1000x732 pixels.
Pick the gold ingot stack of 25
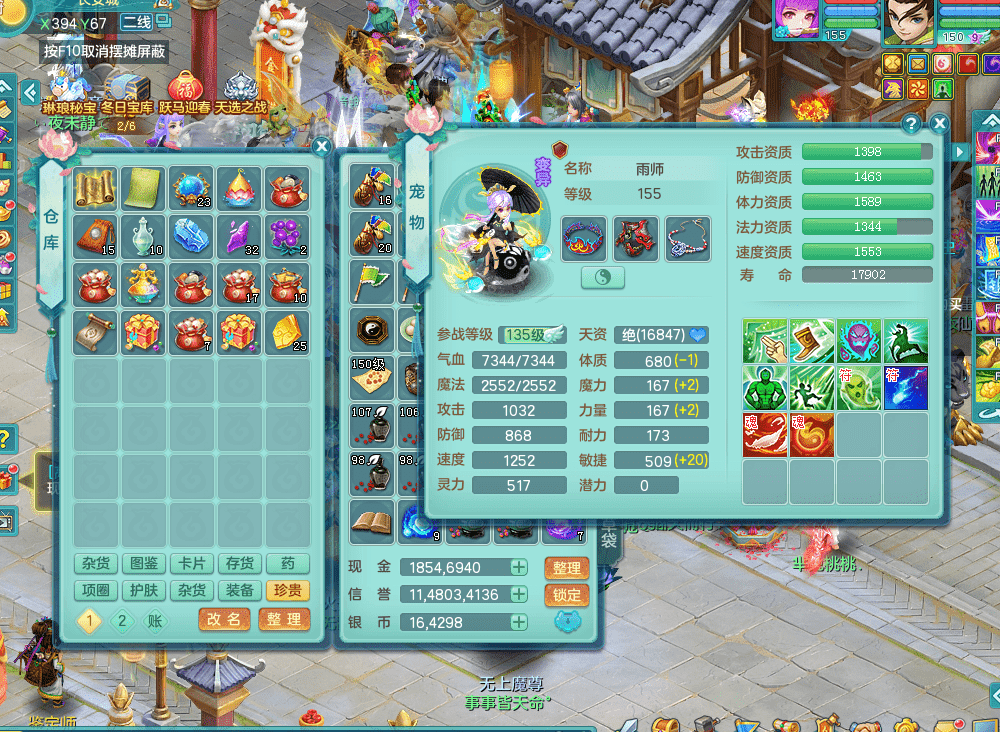click(287, 333)
